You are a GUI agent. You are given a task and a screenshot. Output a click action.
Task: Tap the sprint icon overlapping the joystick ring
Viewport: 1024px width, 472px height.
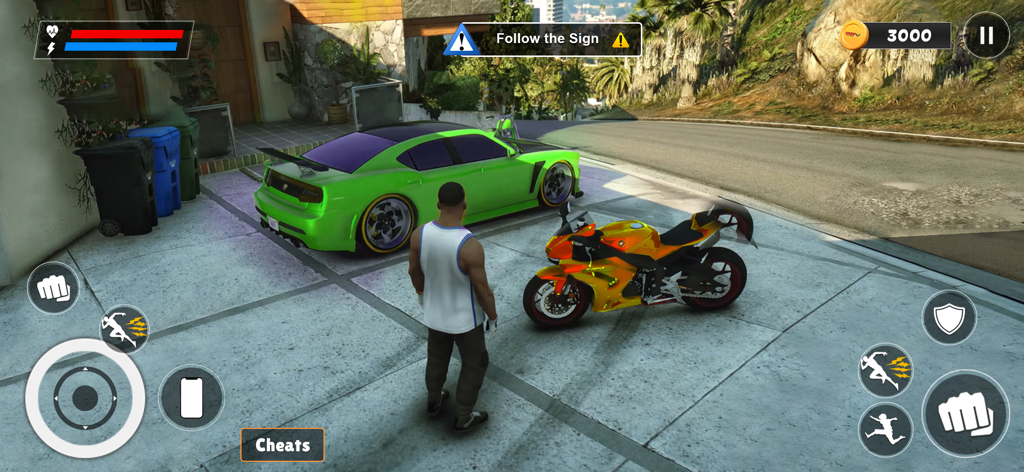tap(125, 329)
